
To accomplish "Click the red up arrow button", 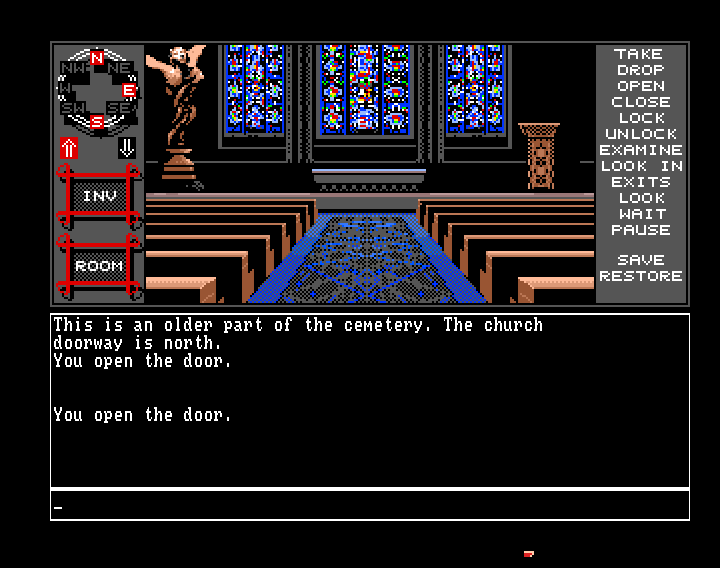I will (69, 148).
